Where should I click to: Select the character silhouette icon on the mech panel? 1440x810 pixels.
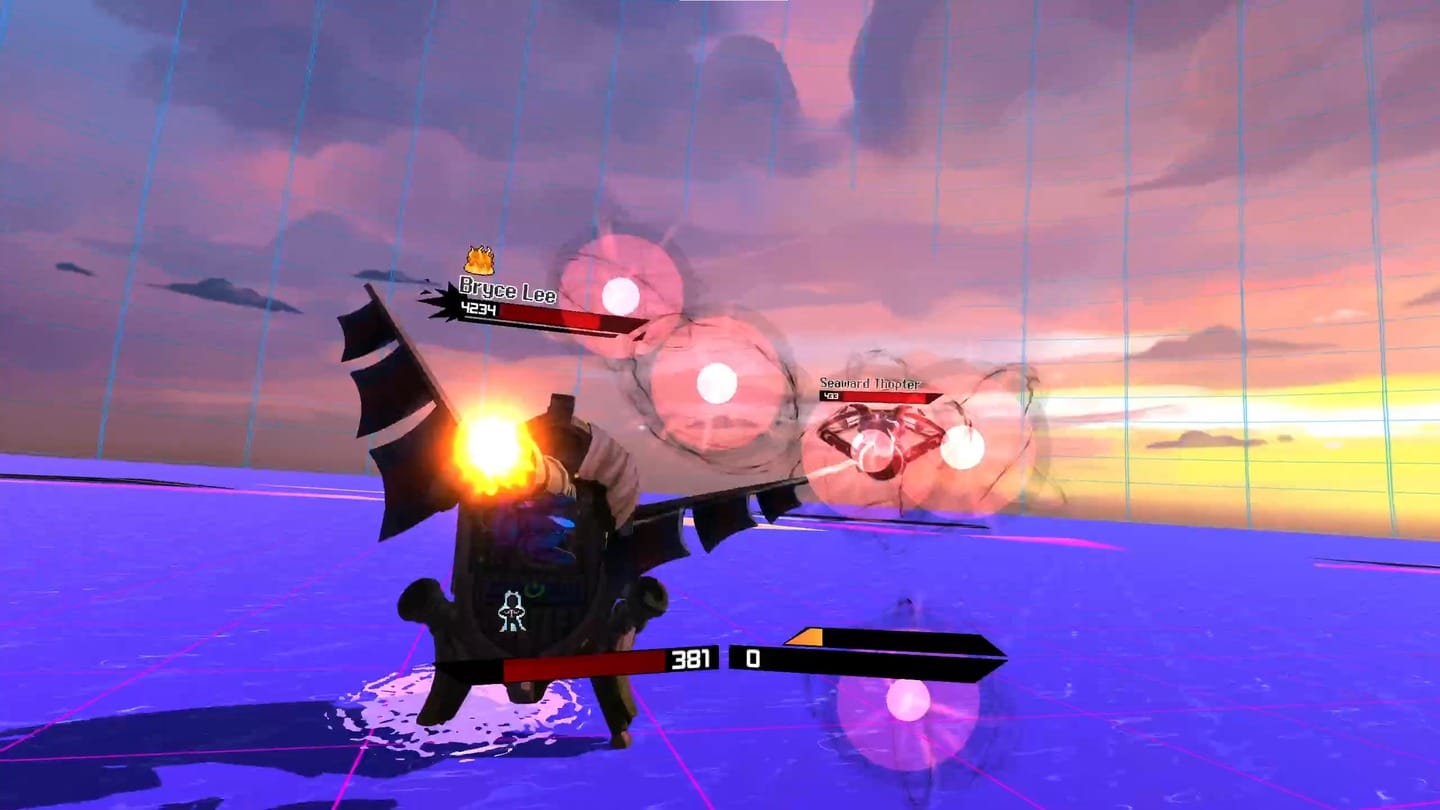coord(513,610)
